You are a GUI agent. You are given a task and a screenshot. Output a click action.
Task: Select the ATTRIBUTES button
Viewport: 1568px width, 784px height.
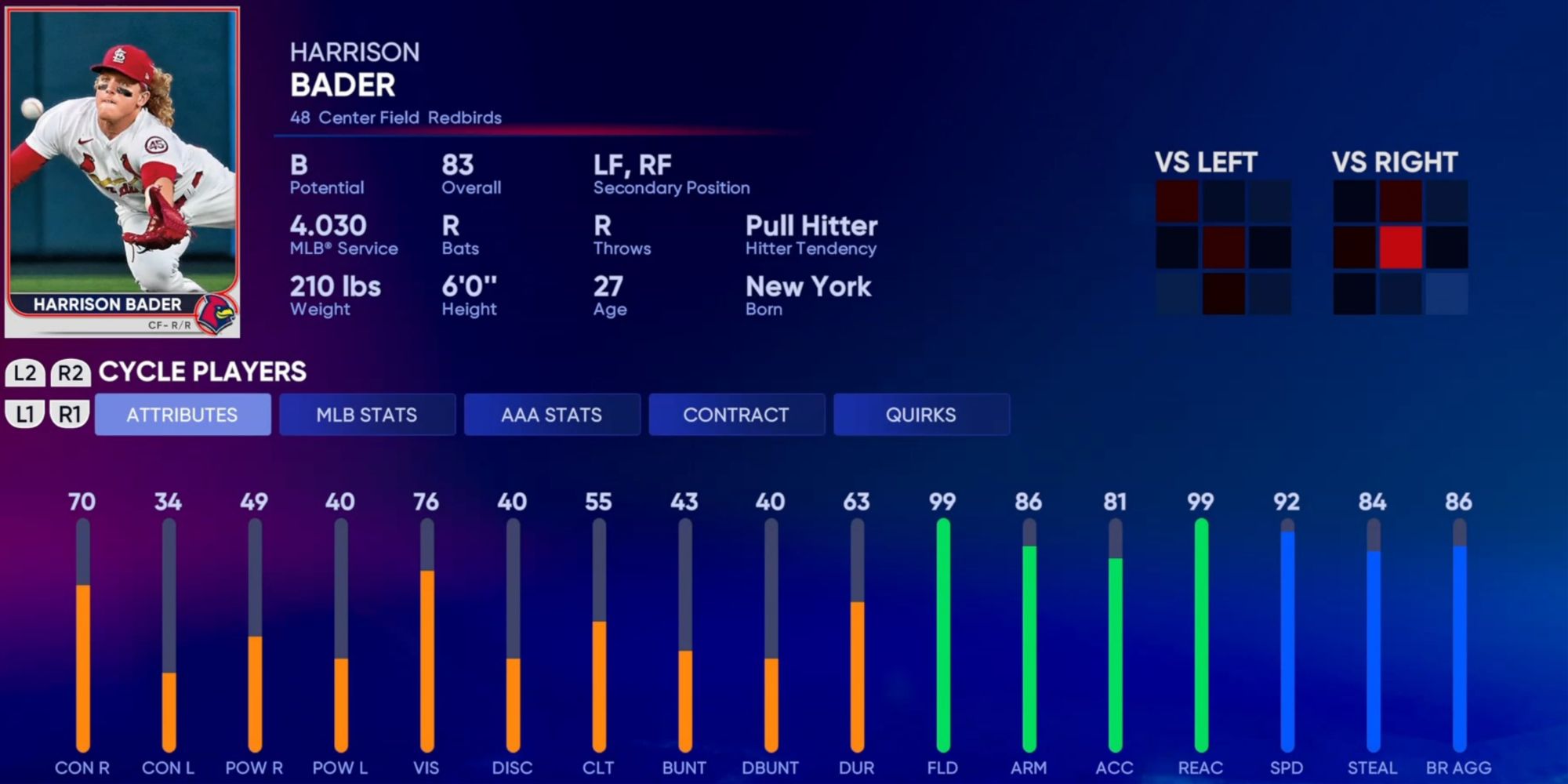(182, 414)
